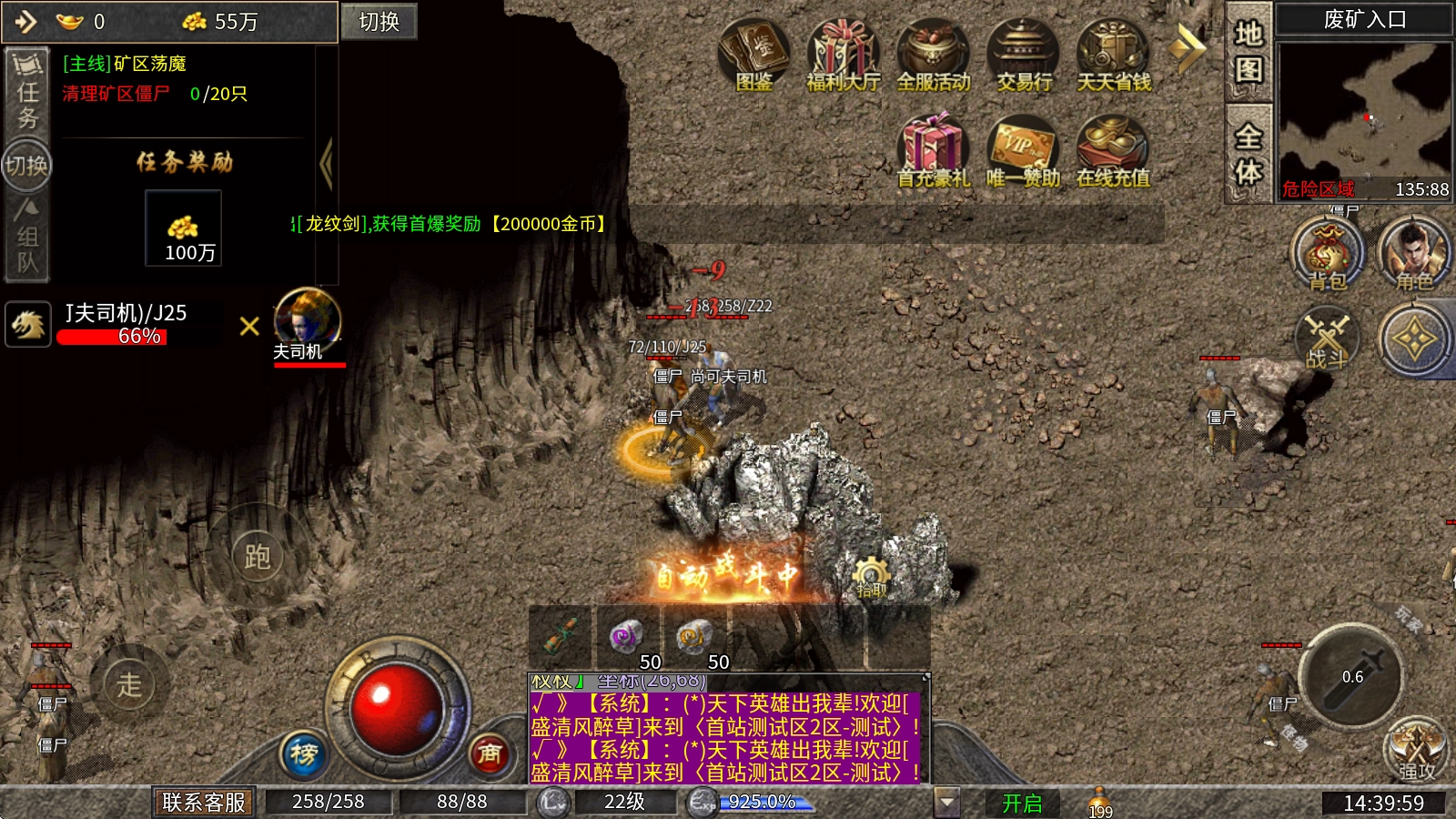Open the 商 shop round button

click(490, 753)
